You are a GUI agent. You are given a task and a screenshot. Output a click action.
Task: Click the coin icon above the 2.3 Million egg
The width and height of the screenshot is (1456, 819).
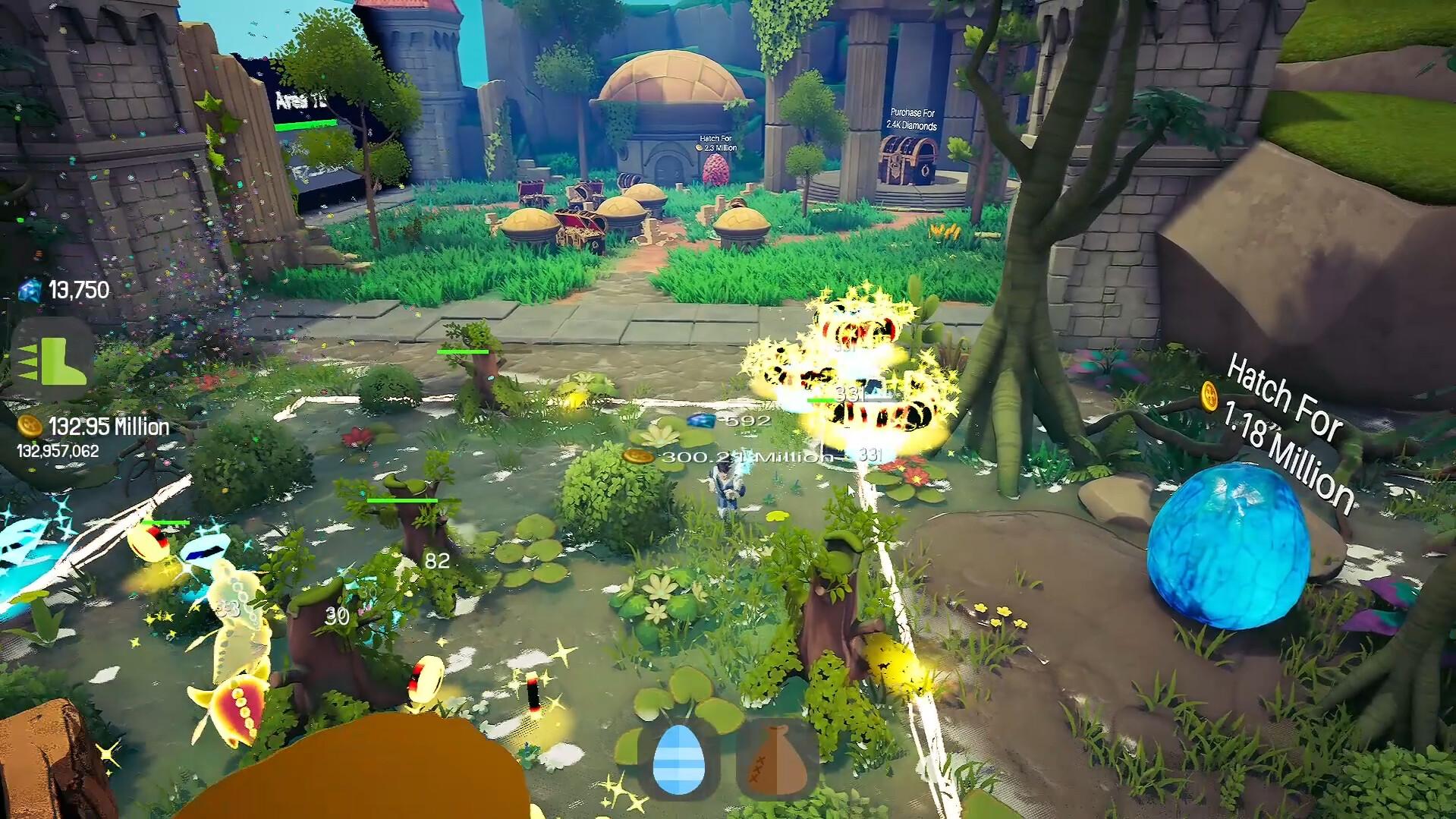(699, 147)
